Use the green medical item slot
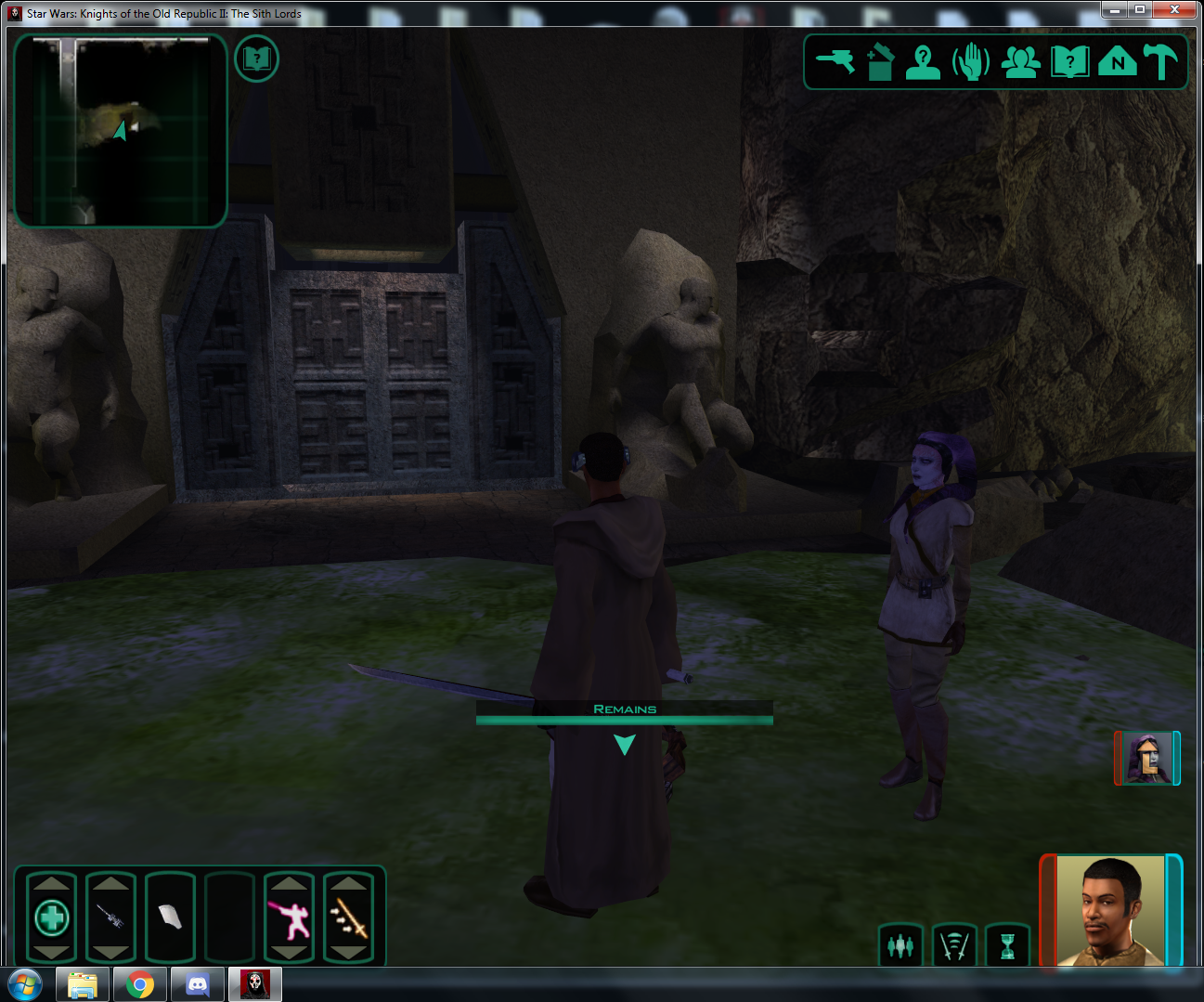 [52, 917]
